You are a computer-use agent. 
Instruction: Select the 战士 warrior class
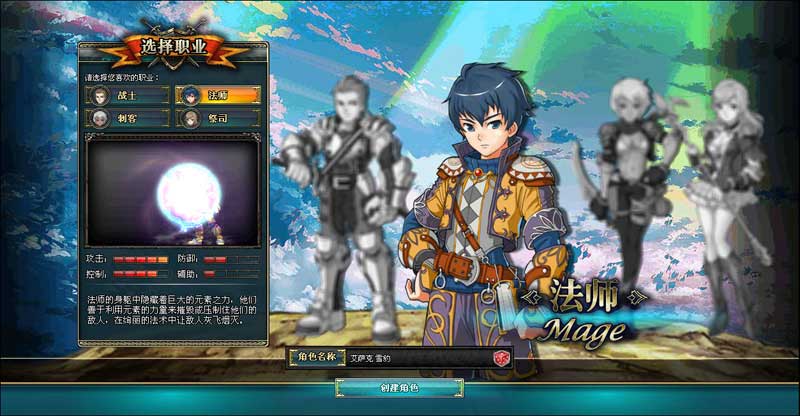[x=127, y=96]
